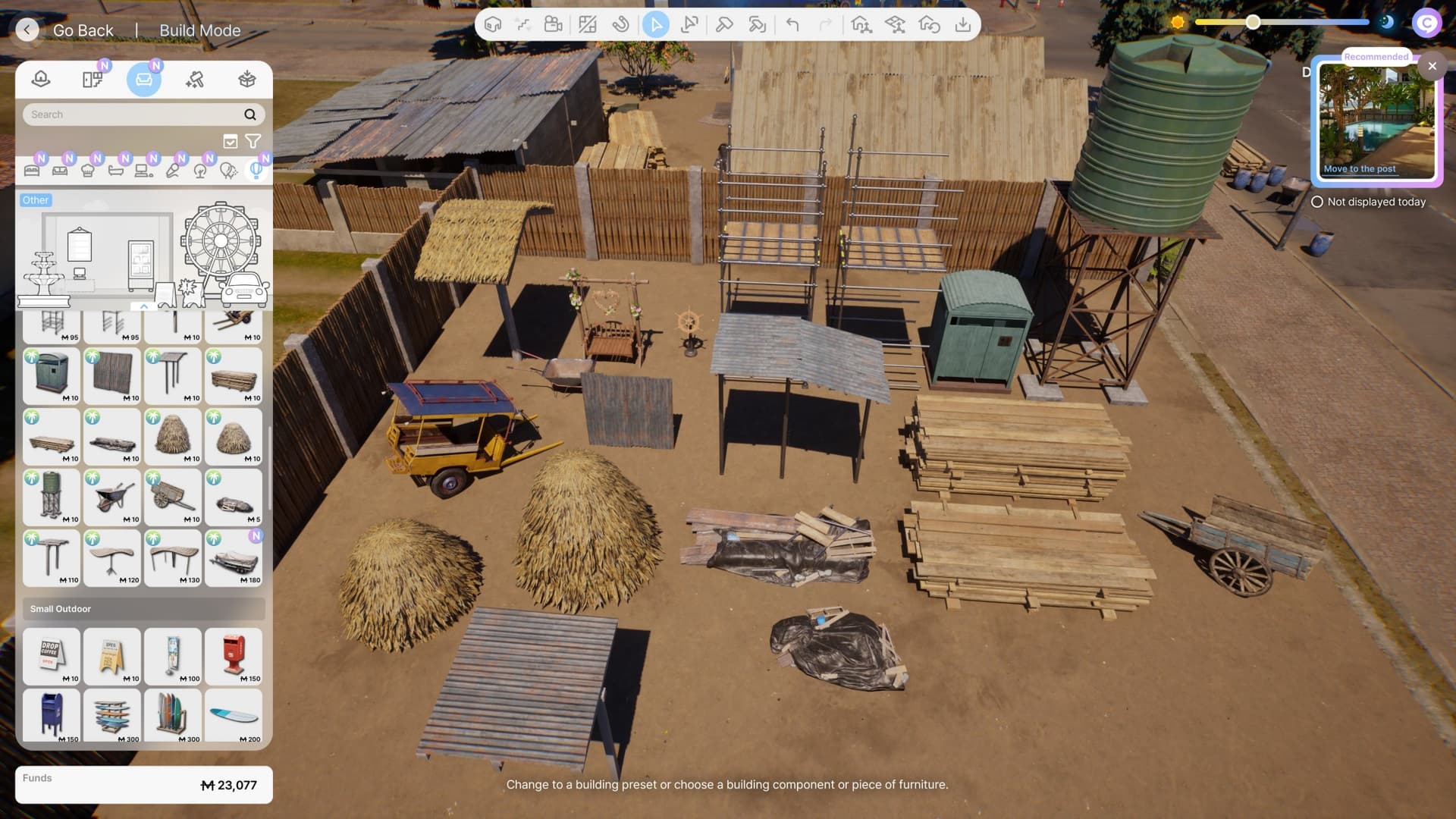The image size is (1456, 819).
Task: Go back from Build Mode
Action: pos(27,30)
